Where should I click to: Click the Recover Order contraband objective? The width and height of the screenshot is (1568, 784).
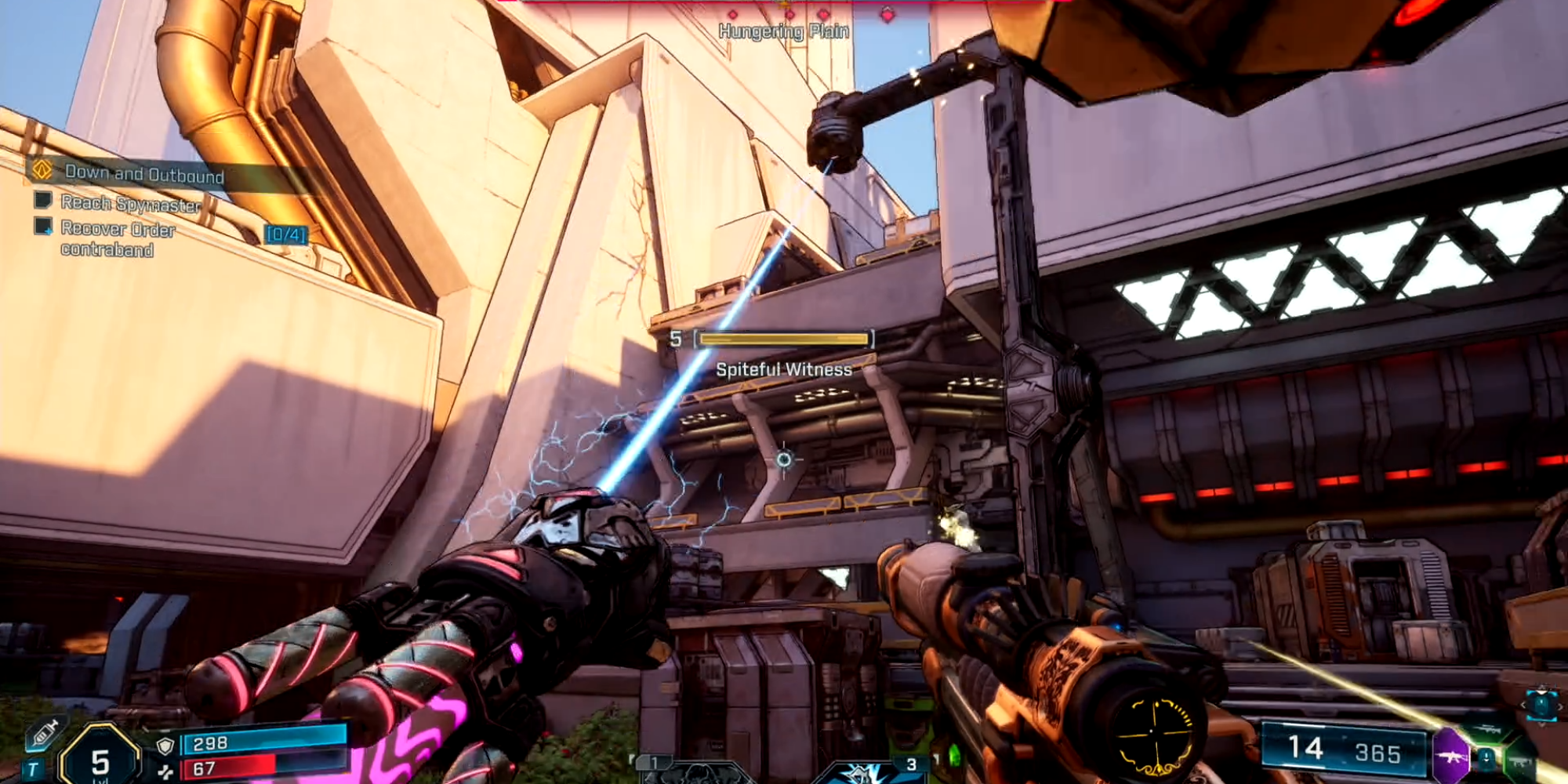(x=118, y=238)
